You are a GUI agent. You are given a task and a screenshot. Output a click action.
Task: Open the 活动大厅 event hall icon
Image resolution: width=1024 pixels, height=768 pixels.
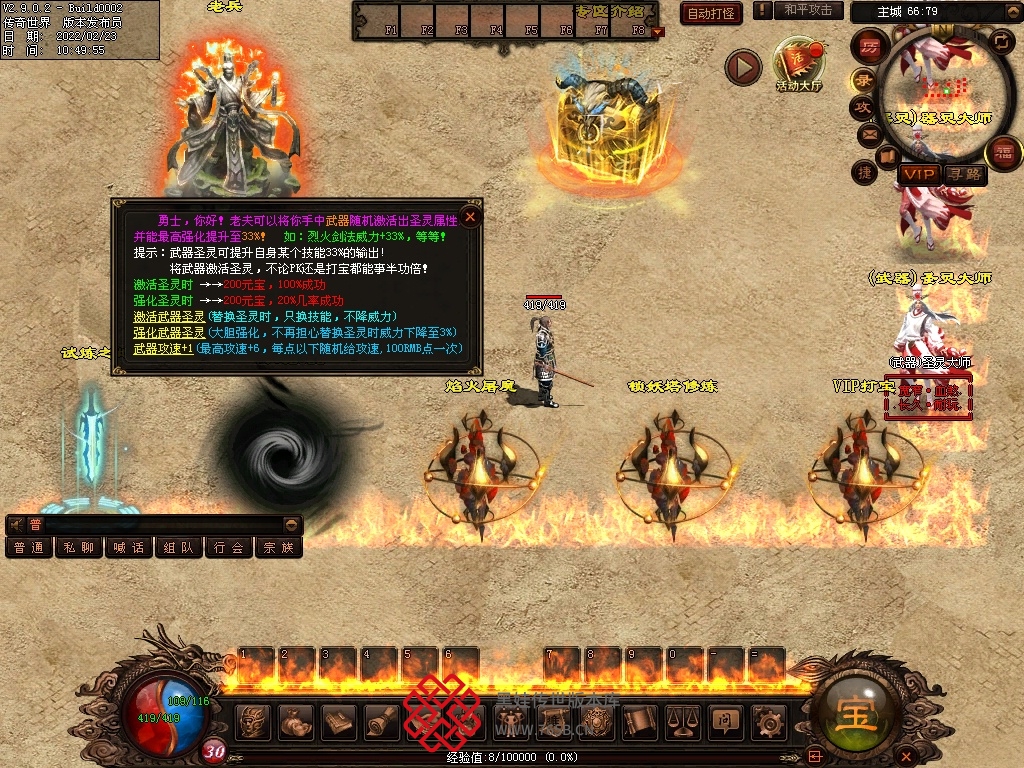(798, 63)
